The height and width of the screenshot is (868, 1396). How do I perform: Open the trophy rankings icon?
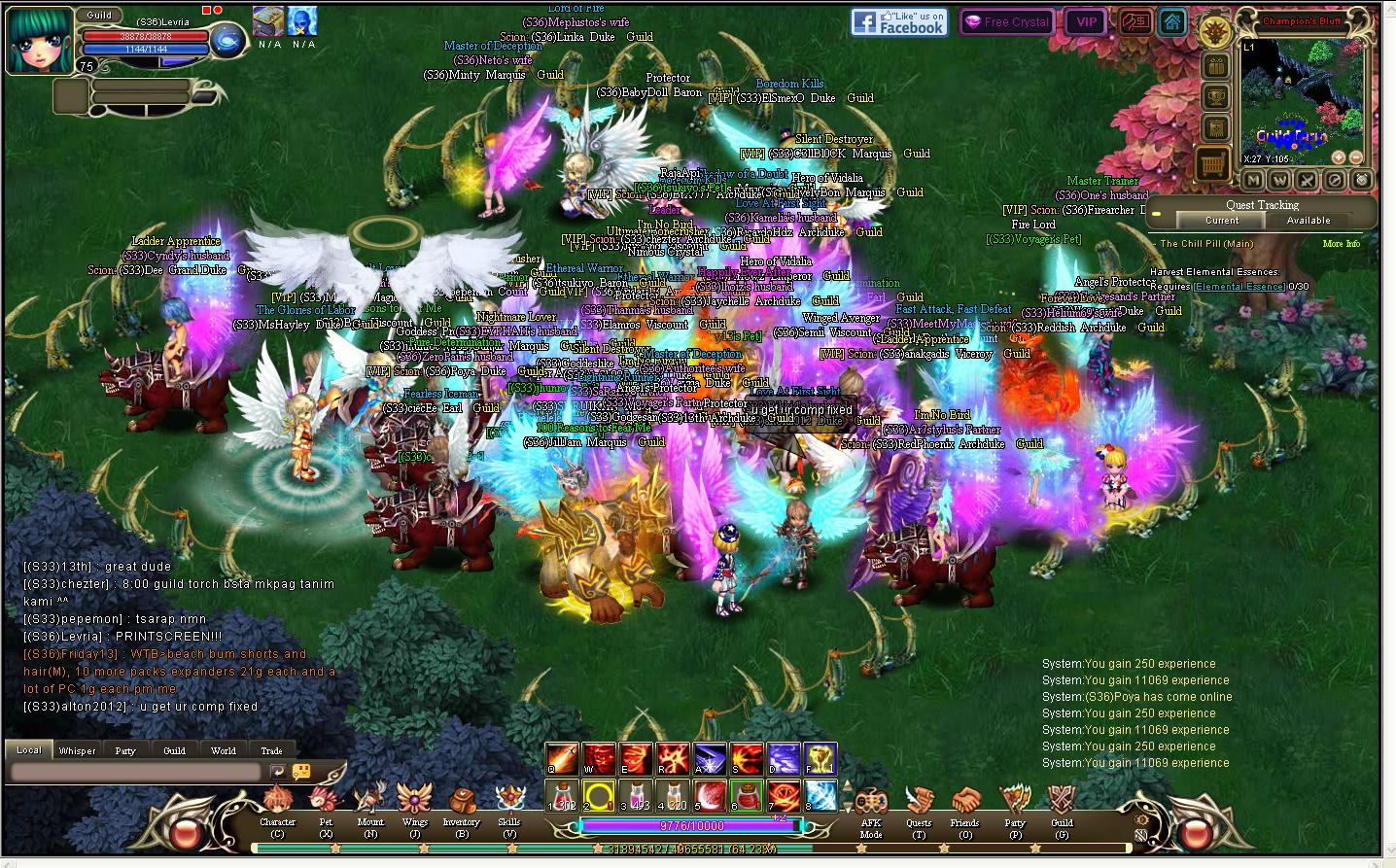tap(1214, 97)
